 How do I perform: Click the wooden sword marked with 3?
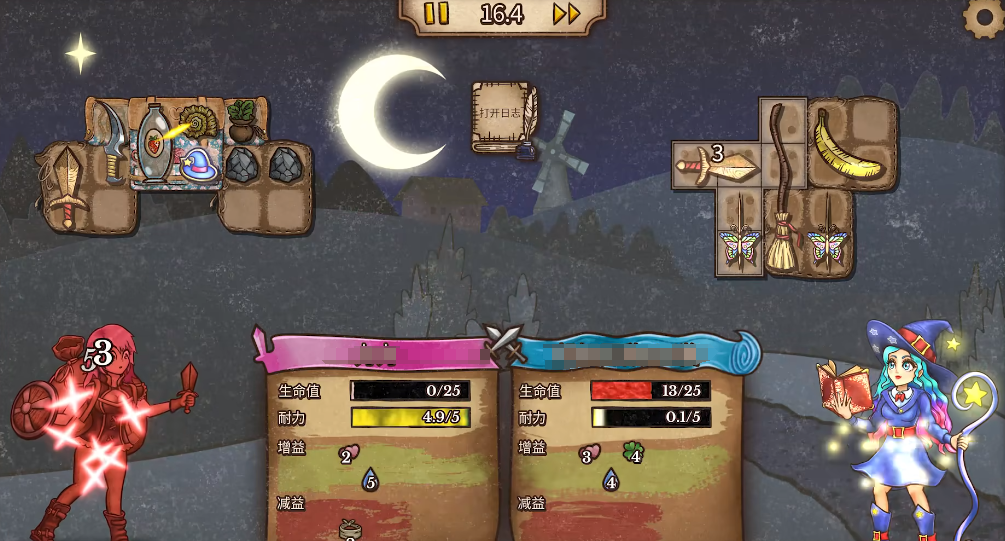coord(718,166)
